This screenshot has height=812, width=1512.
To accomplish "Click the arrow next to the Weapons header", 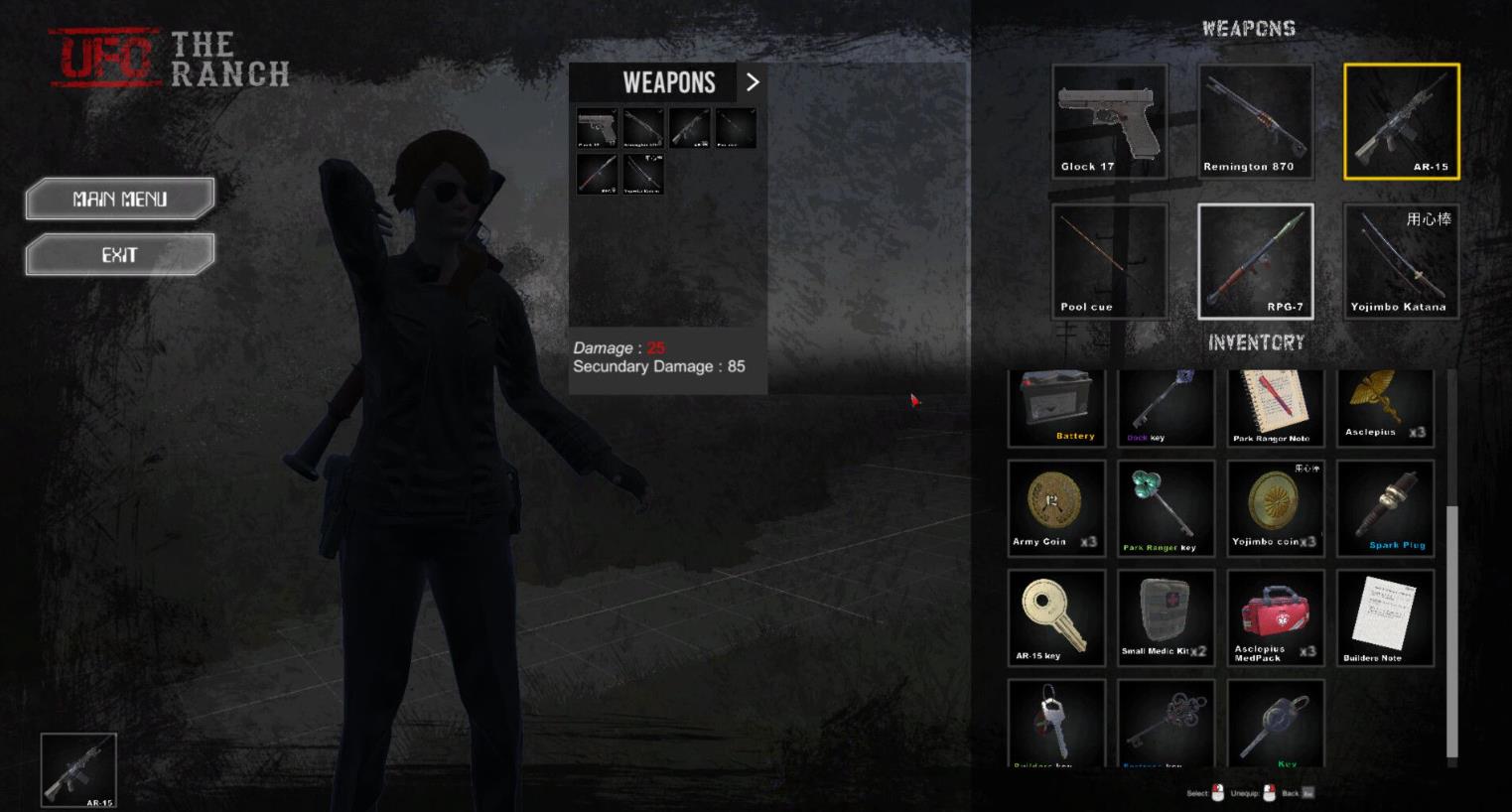I will coord(752,82).
